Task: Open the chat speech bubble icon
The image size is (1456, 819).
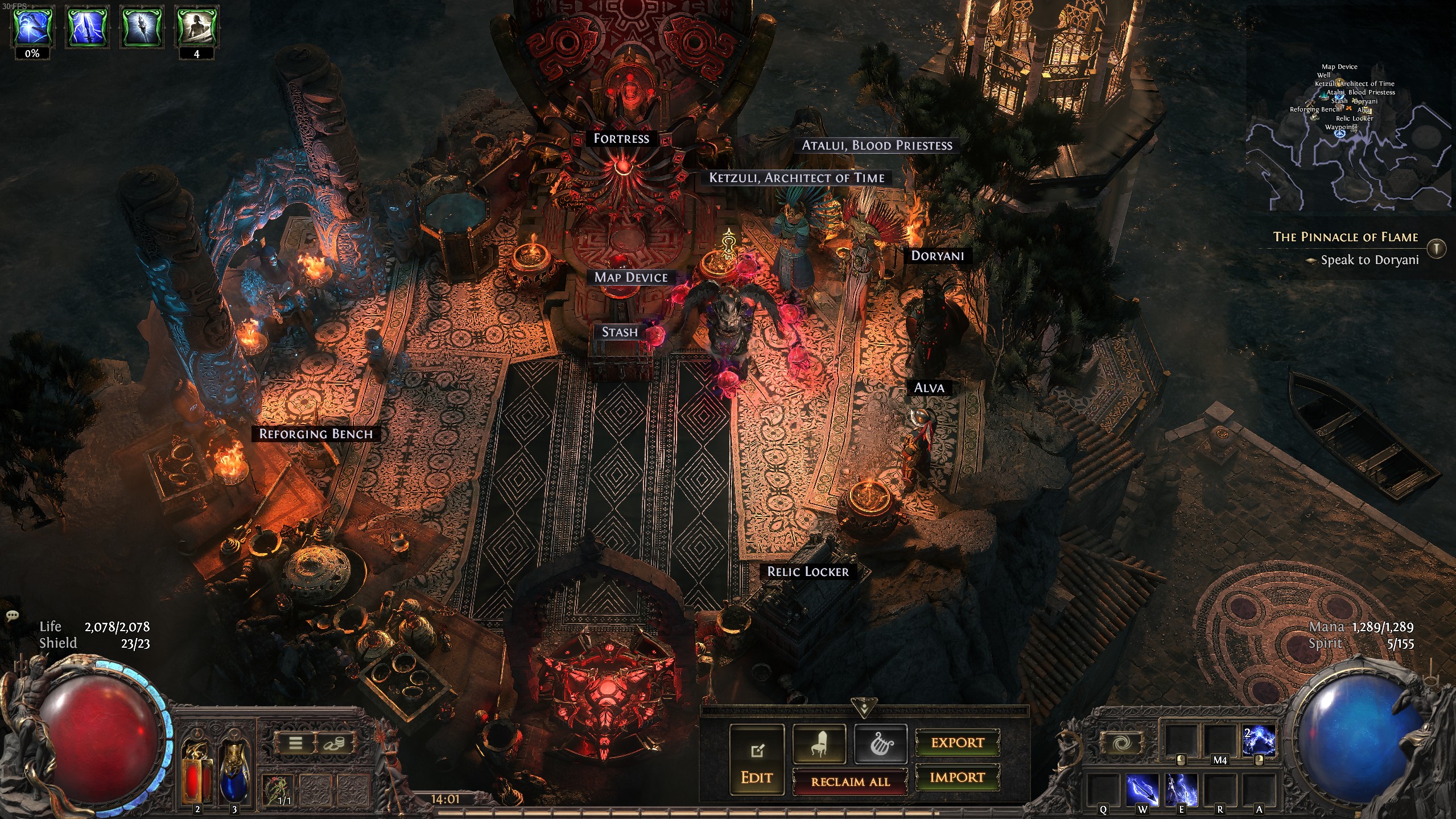Action: click(13, 615)
